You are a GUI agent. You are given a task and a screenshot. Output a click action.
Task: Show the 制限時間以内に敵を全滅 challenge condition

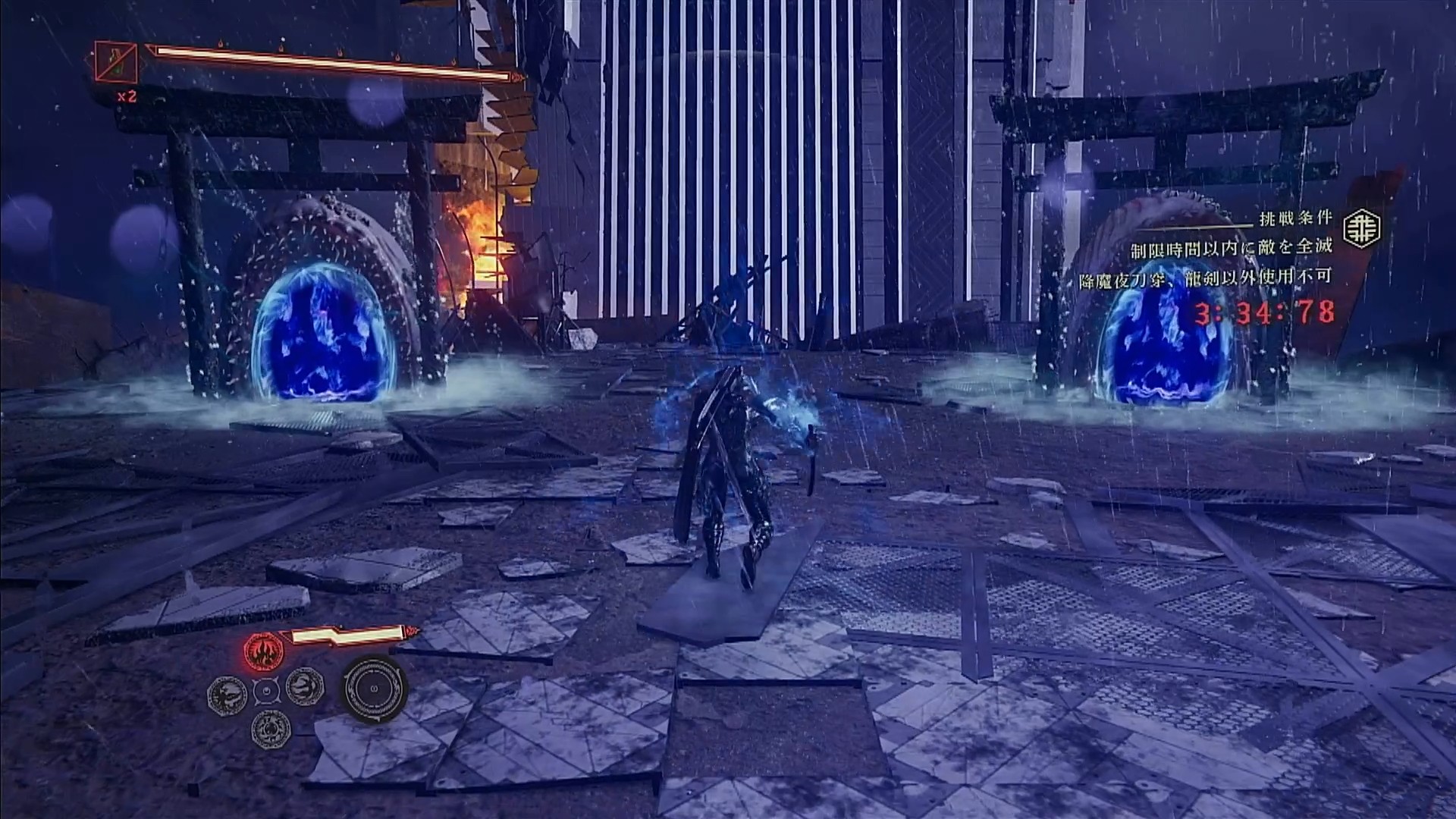[1231, 248]
